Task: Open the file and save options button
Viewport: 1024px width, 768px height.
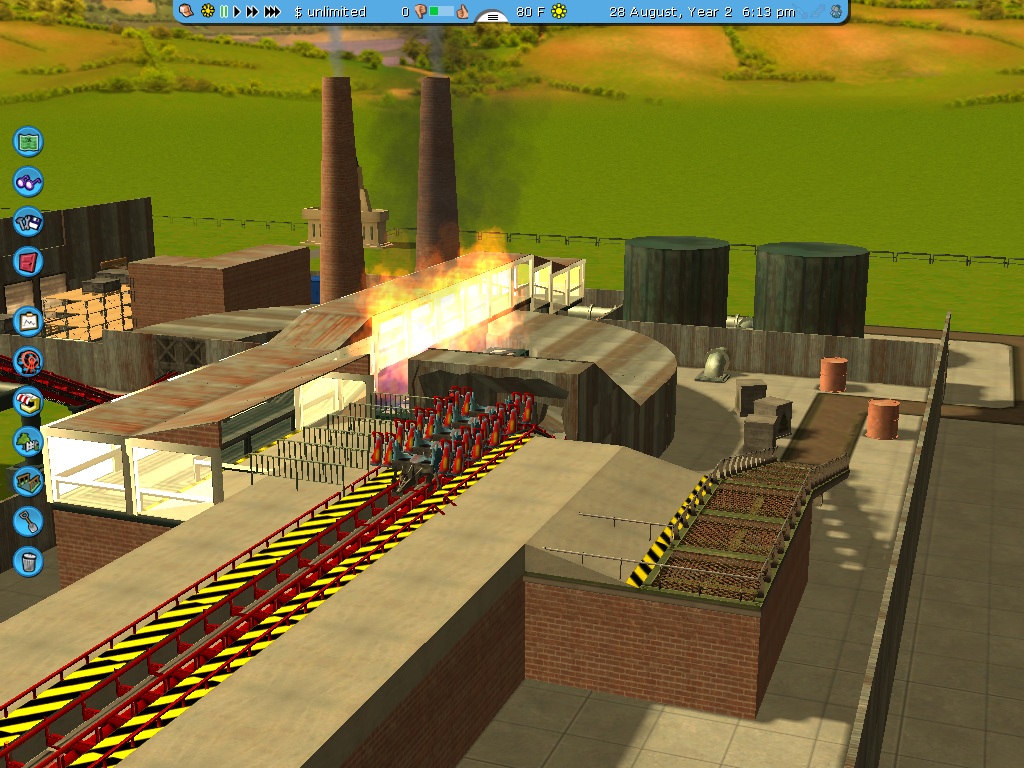Action: pyautogui.click(x=29, y=222)
